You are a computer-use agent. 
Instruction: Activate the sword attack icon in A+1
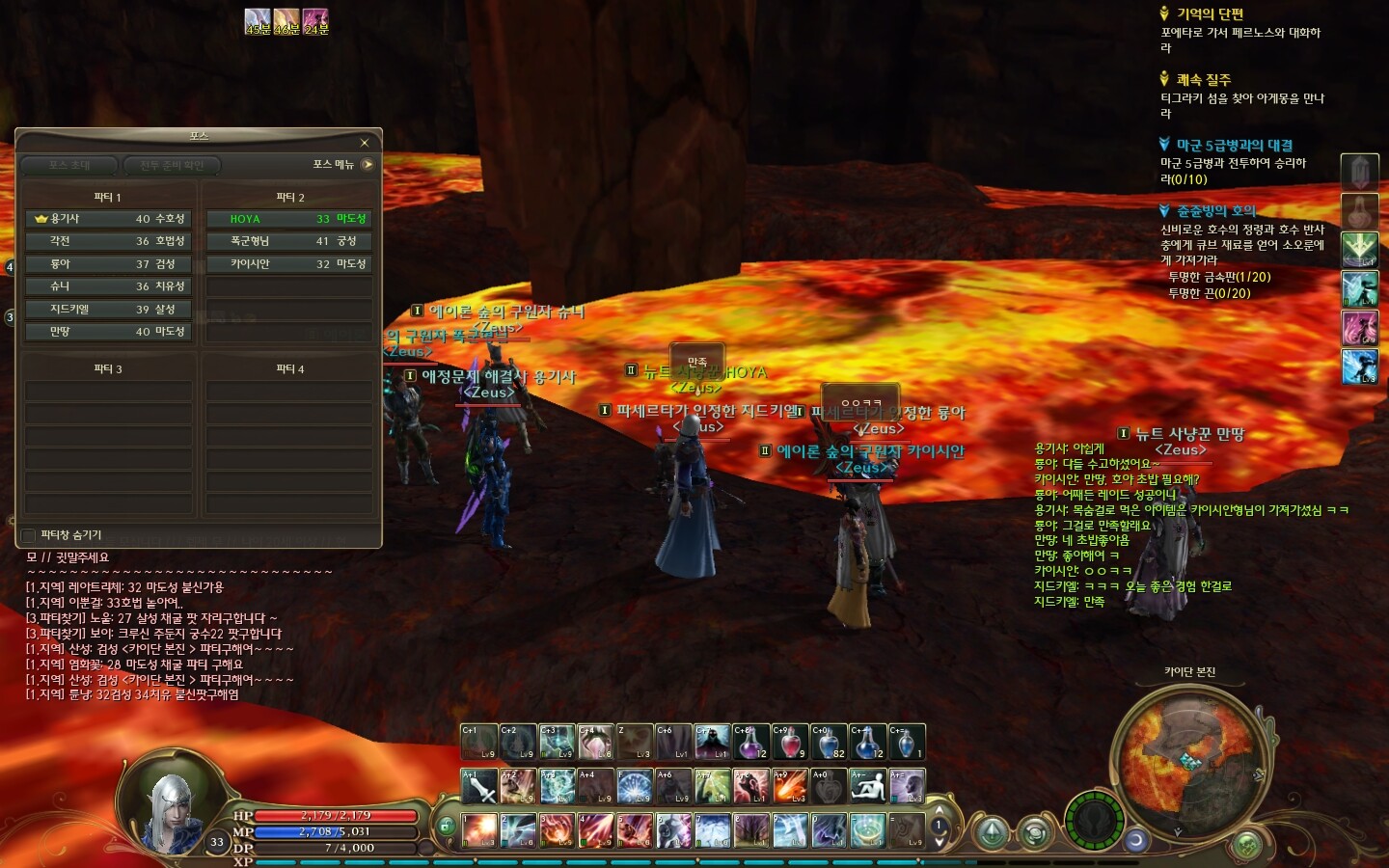(479, 786)
